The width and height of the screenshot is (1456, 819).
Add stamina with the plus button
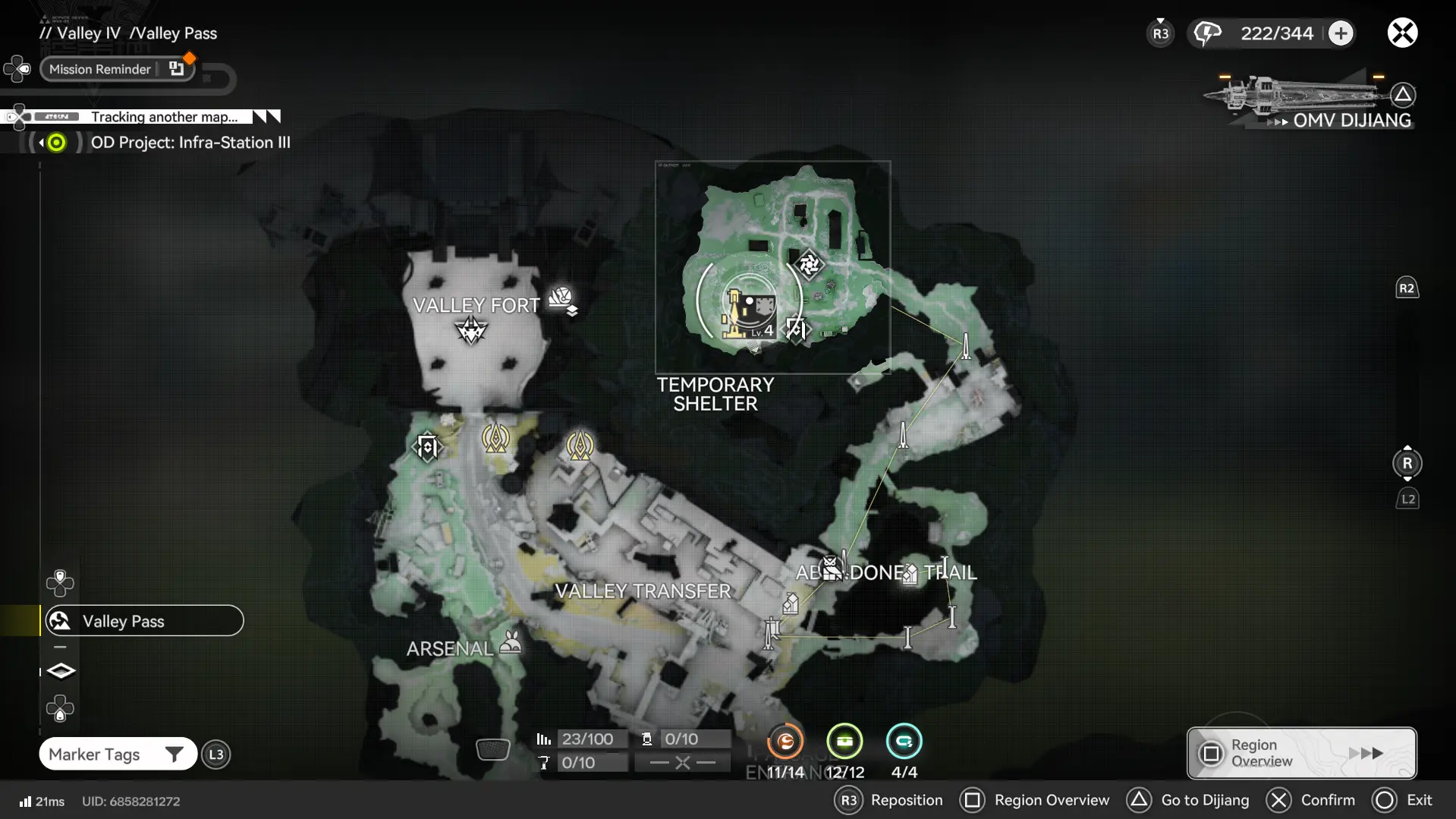[1341, 33]
